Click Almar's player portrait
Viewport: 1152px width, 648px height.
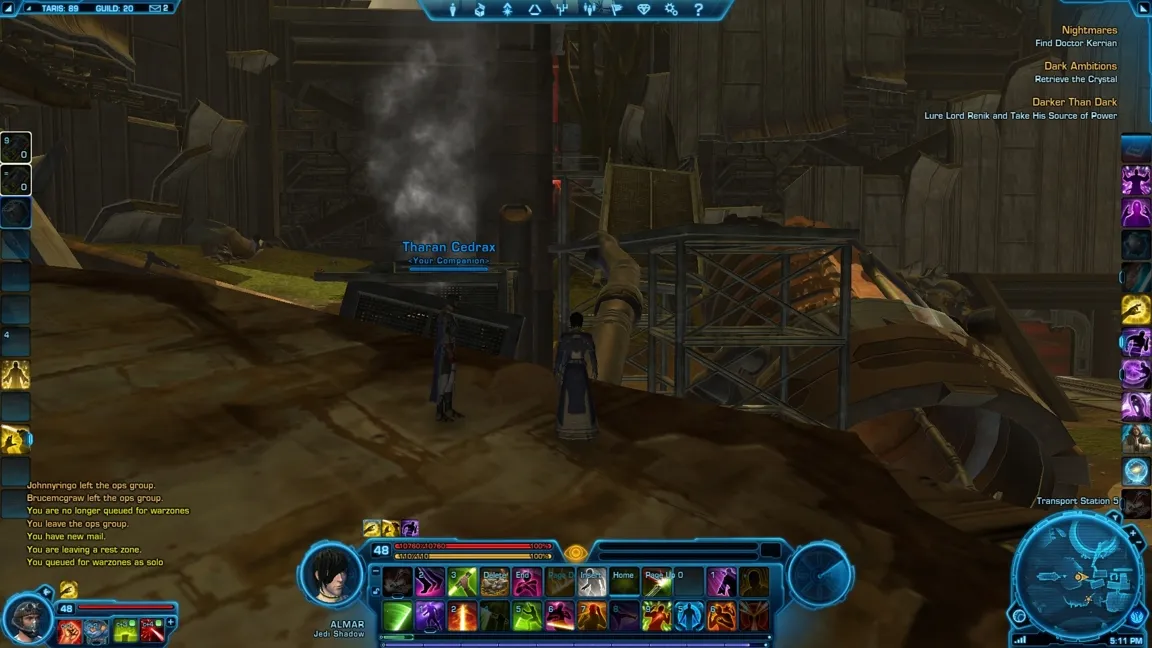click(333, 575)
